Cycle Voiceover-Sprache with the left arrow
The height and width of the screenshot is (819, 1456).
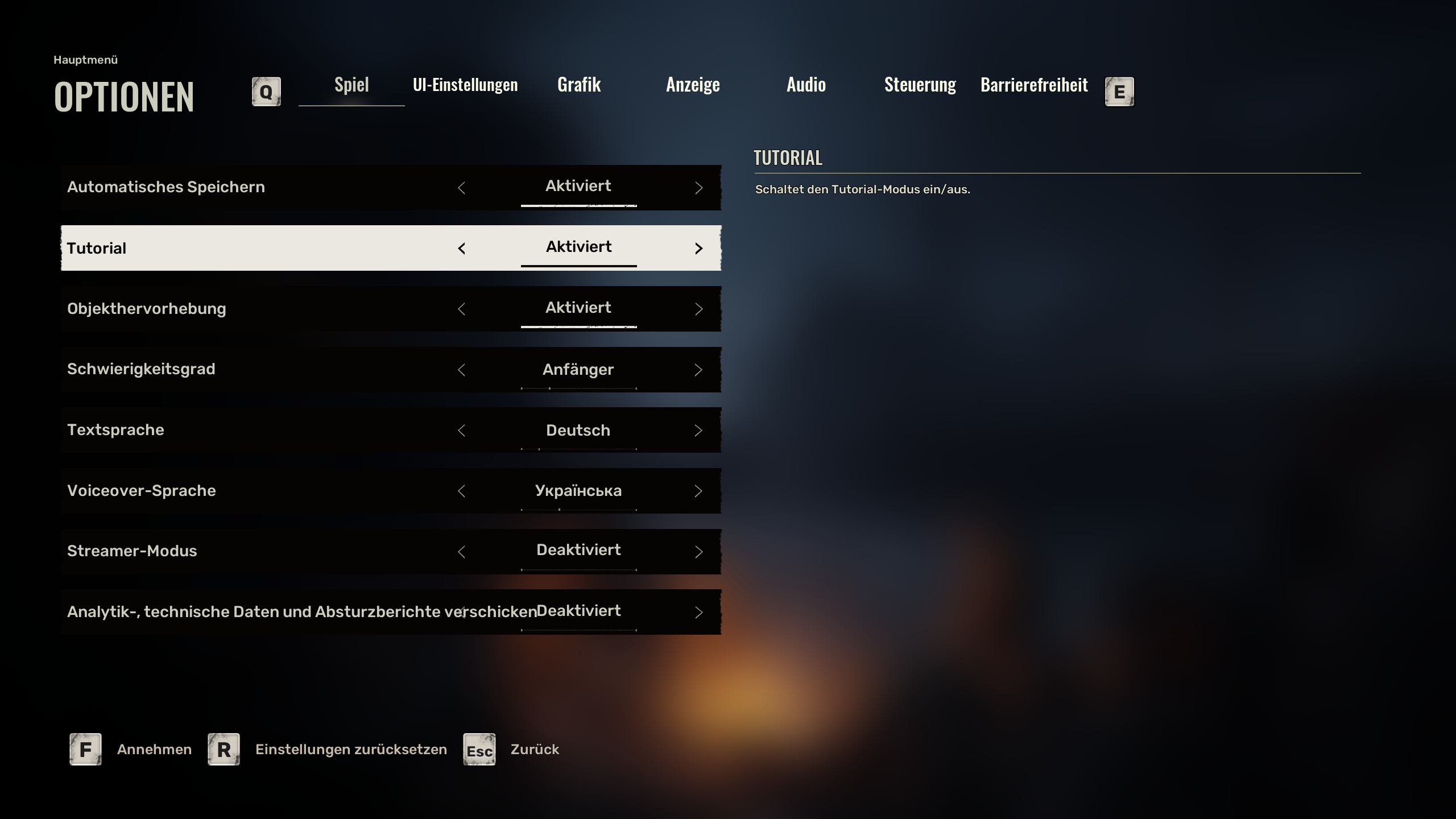coord(461,491)
